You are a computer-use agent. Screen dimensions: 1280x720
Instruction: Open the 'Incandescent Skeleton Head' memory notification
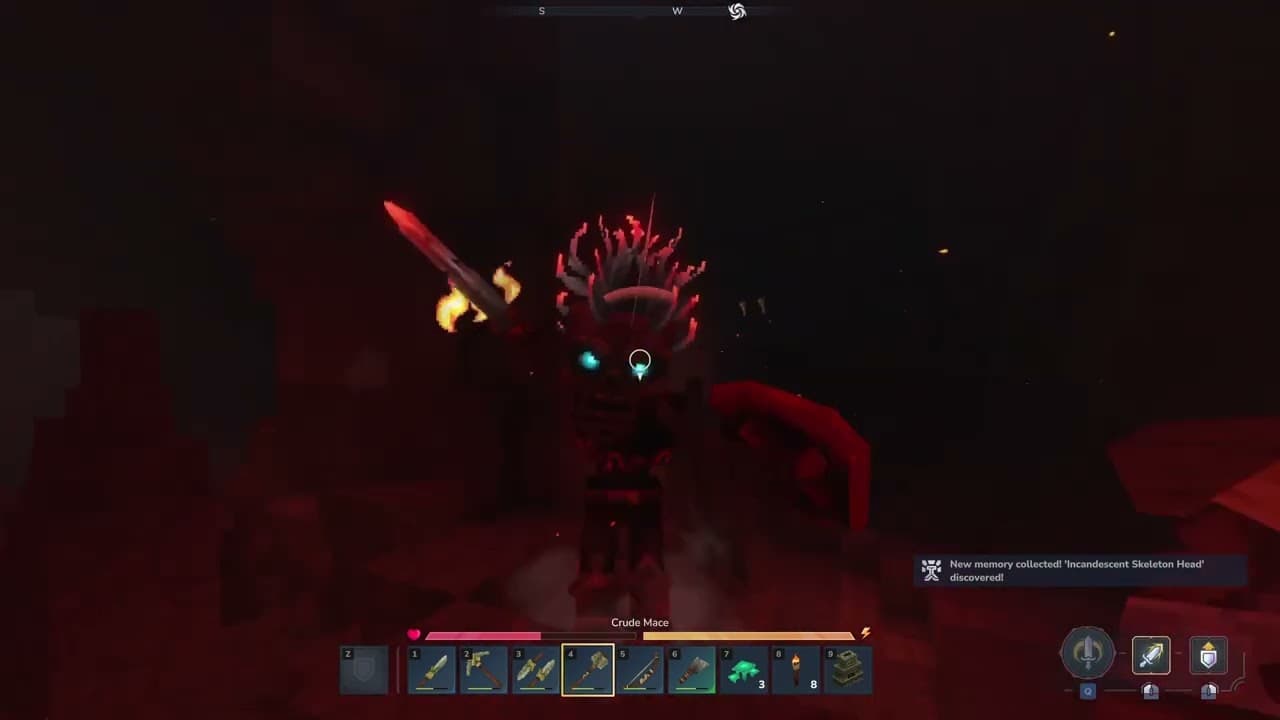tap(1080, 570)
